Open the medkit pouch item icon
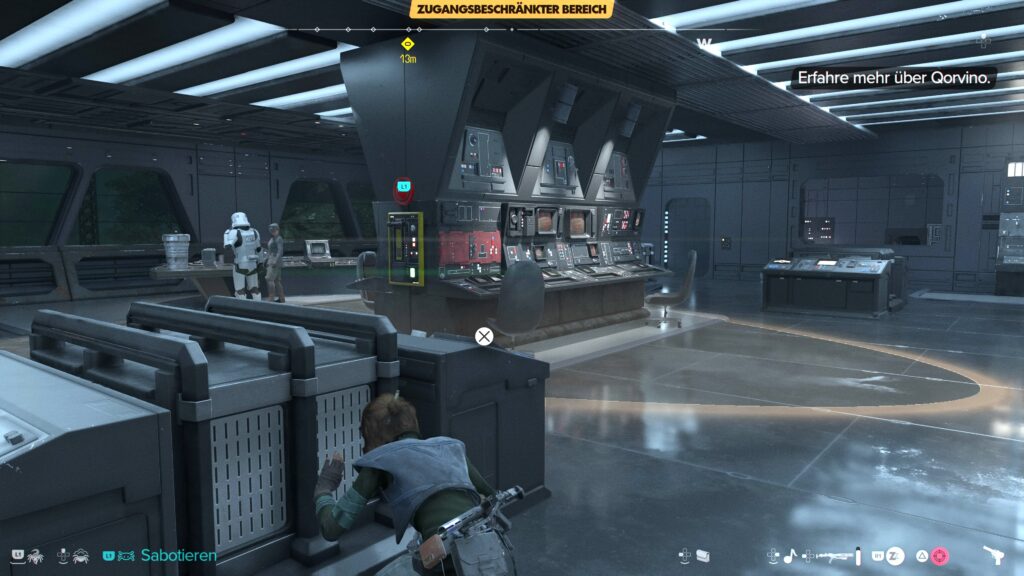Image resolution: width=1024 pixels, height=576 pixels. click(702, 555)
